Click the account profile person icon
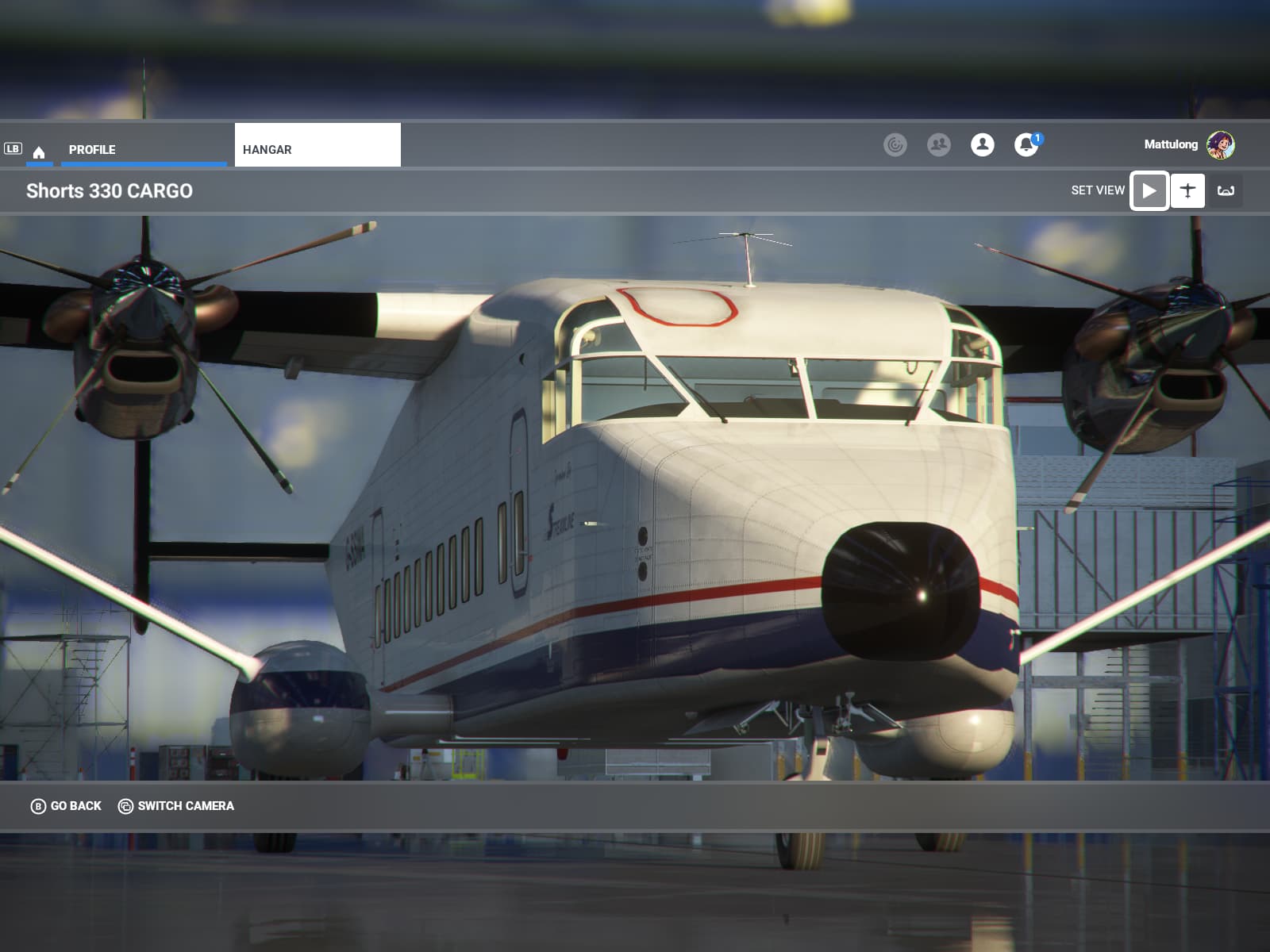 pos(983,145)
